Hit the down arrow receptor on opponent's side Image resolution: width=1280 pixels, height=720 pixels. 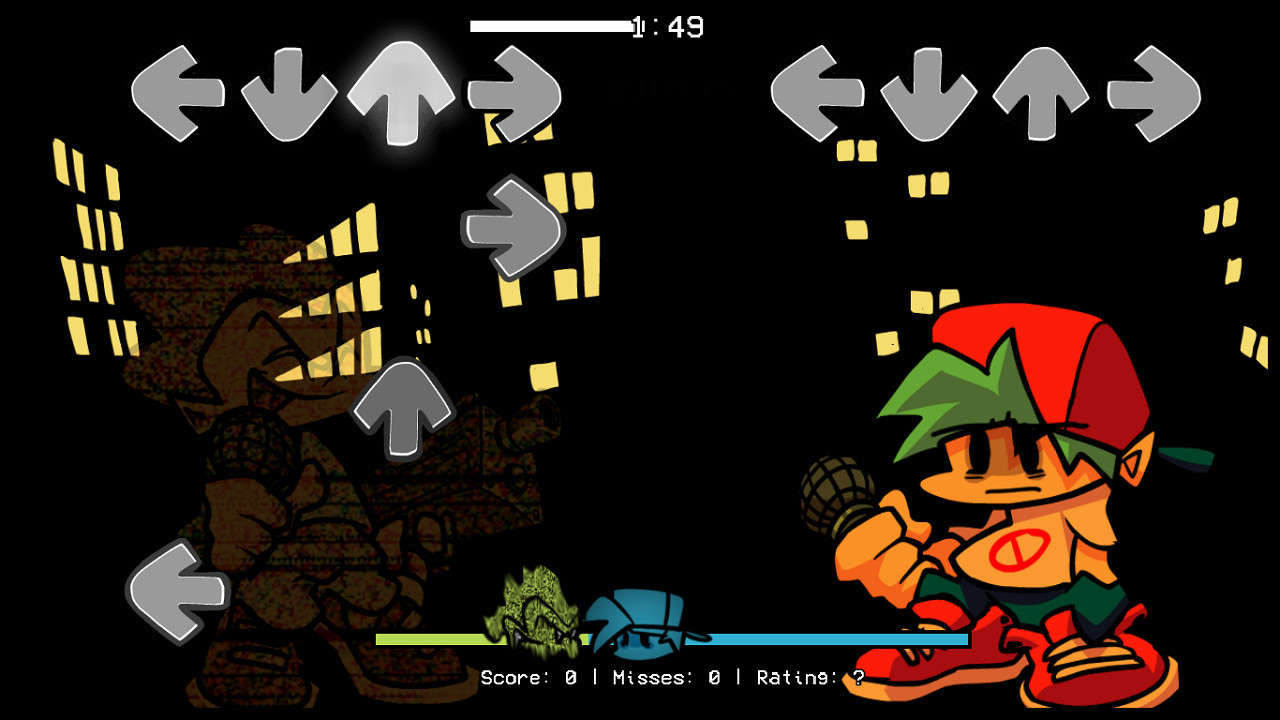292,90
